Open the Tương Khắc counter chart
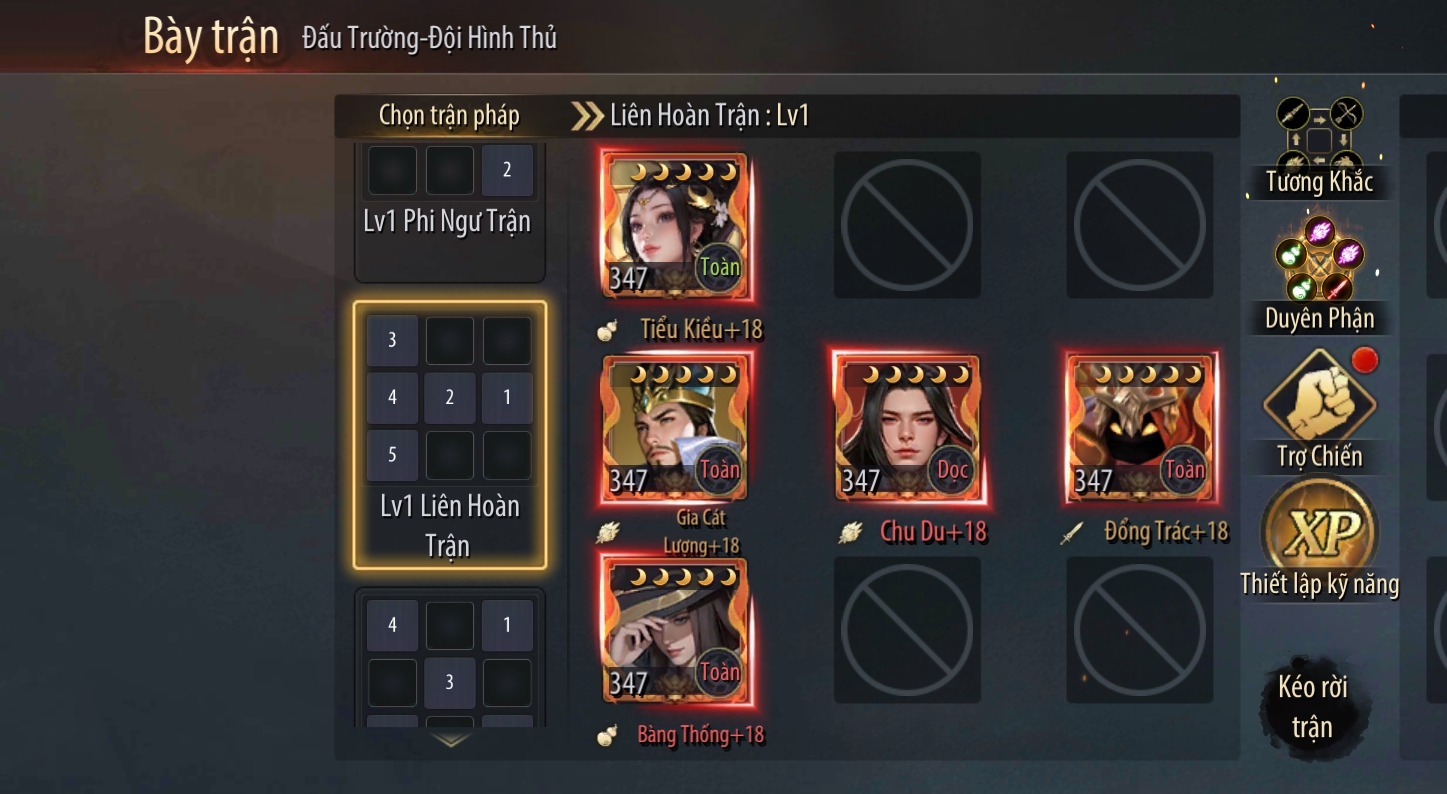This screenshot has width=1447, height=794. (x=1319, y=146)
